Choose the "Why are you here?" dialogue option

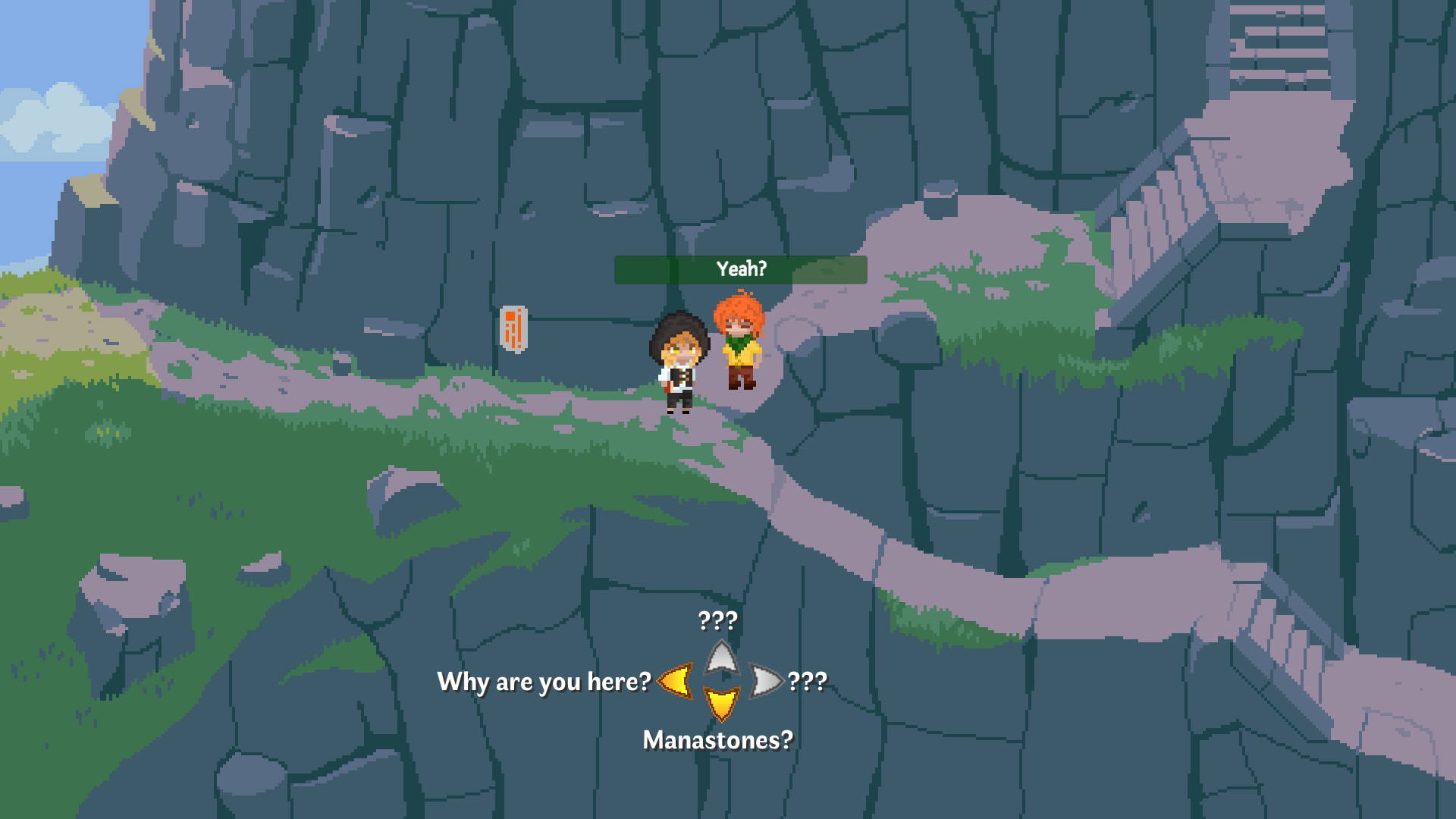(544, 682)
